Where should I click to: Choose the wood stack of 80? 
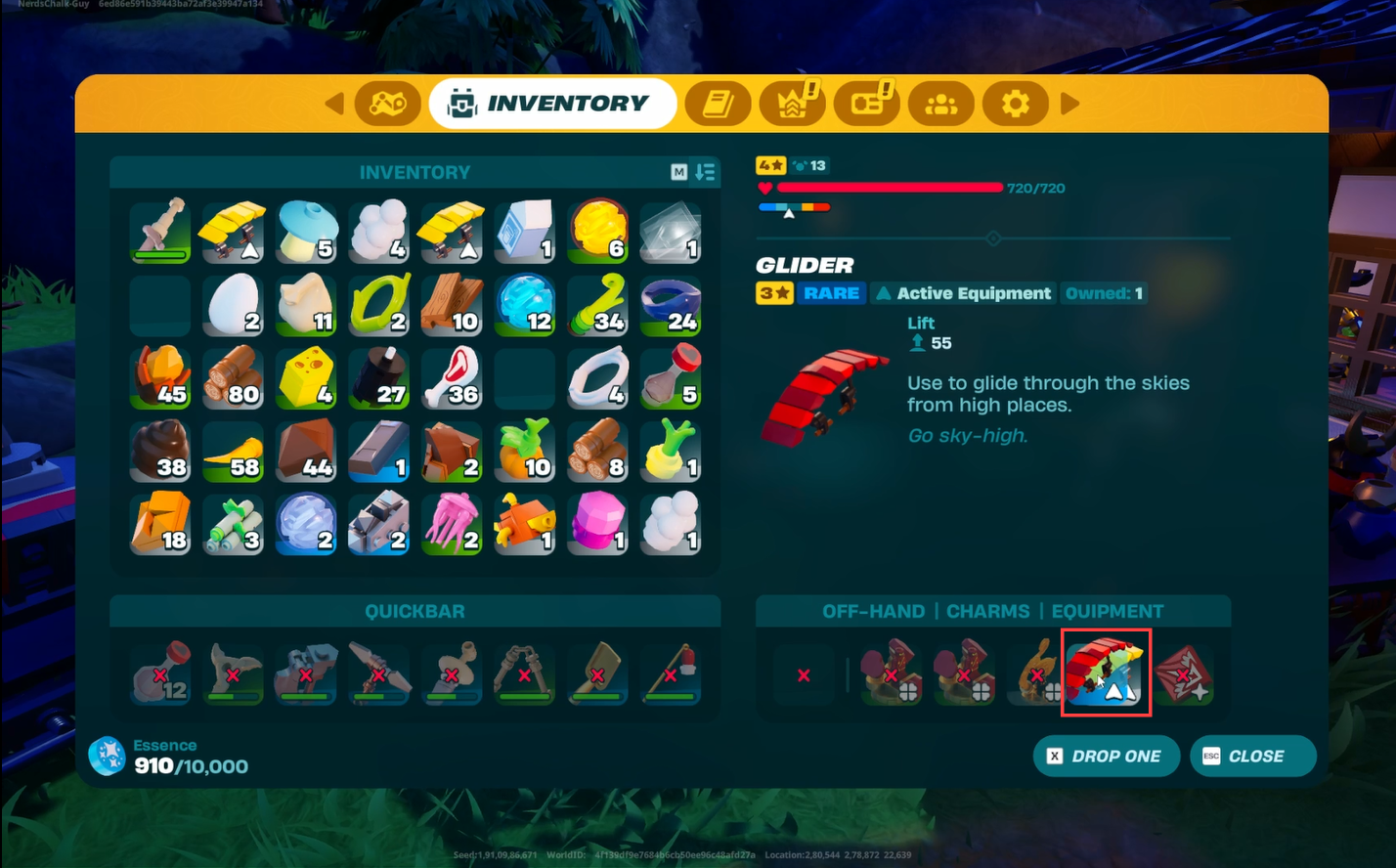pos(233,378)
